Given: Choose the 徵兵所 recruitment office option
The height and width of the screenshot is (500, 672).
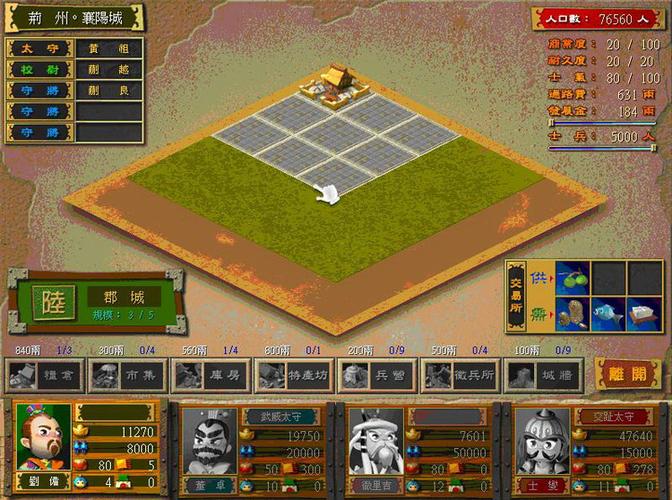Looking at the screenshot, I should 460,375.
